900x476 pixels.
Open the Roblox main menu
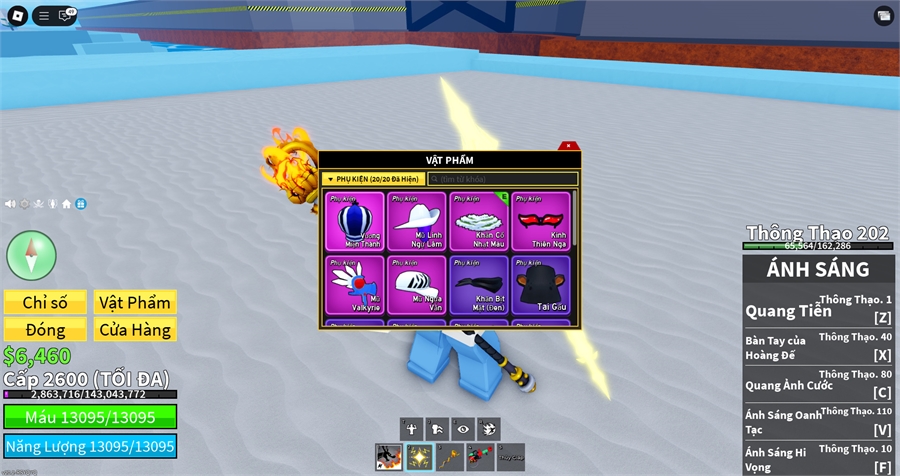(x=16, y=15)
